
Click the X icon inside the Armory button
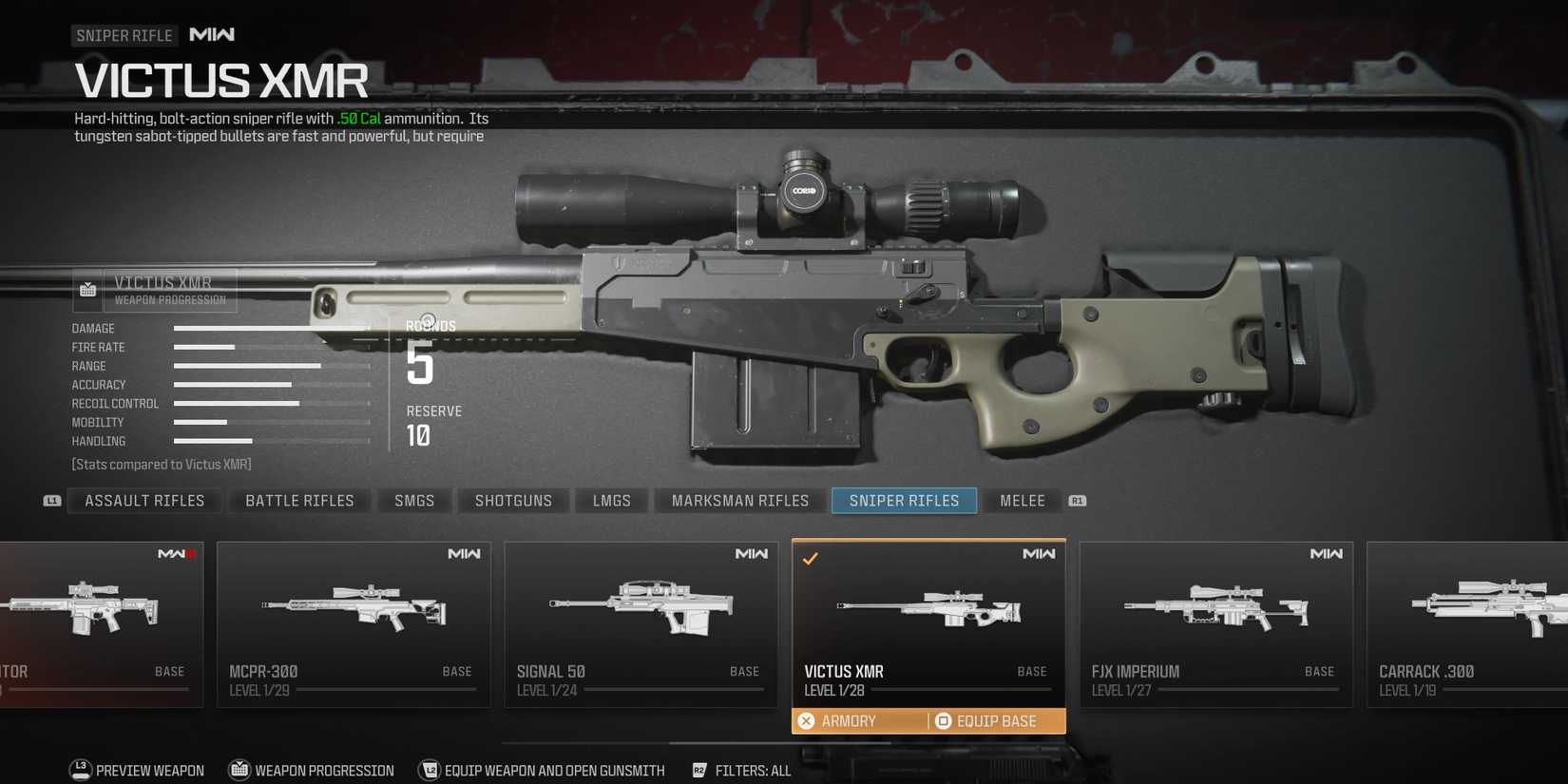[807, 720]
